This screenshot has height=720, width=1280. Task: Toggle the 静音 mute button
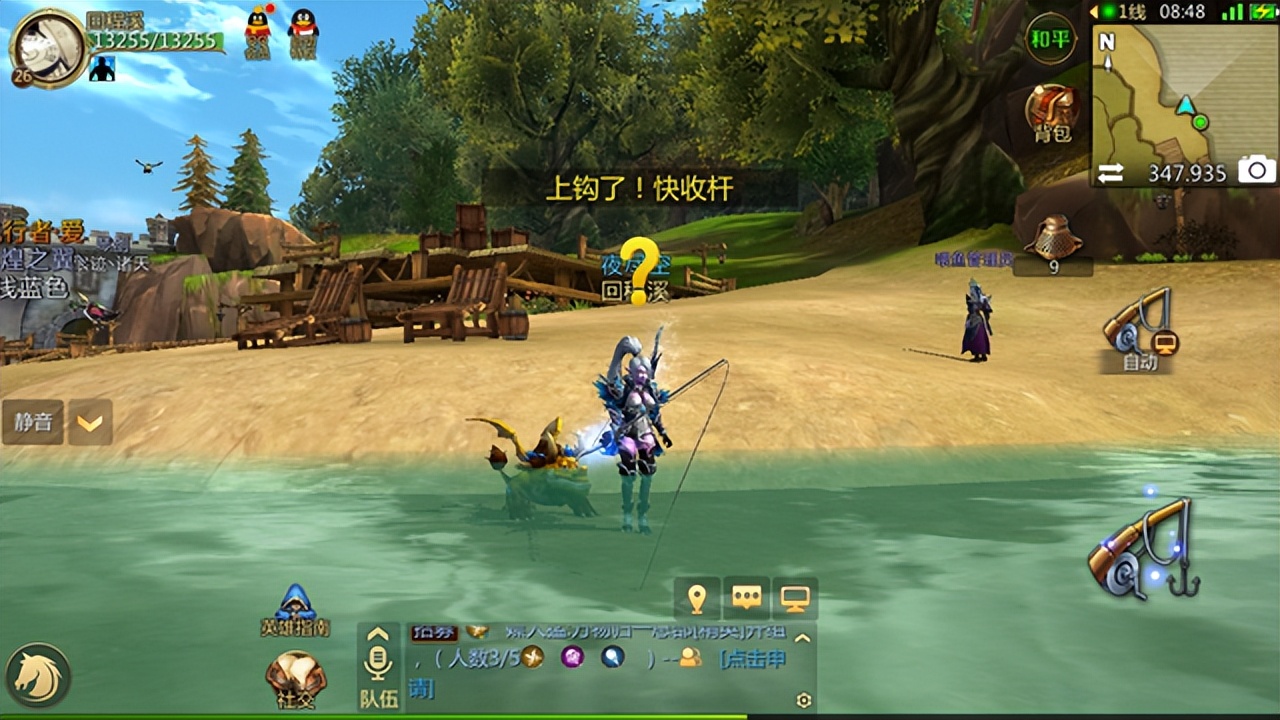click(x=33, y=422)
